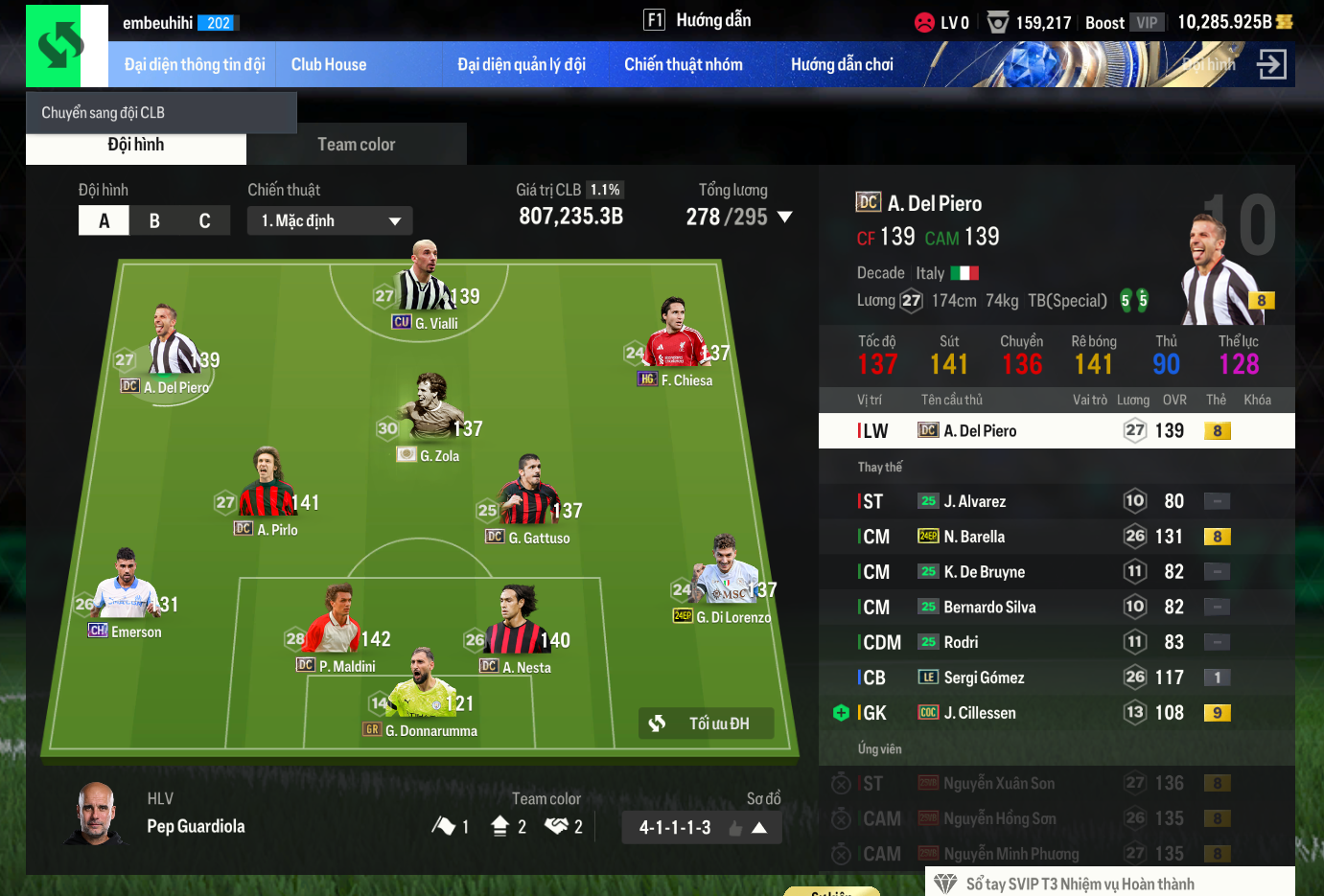Select squad B
Viewport: 1324px width, 896px height.
tap(154, 221)
